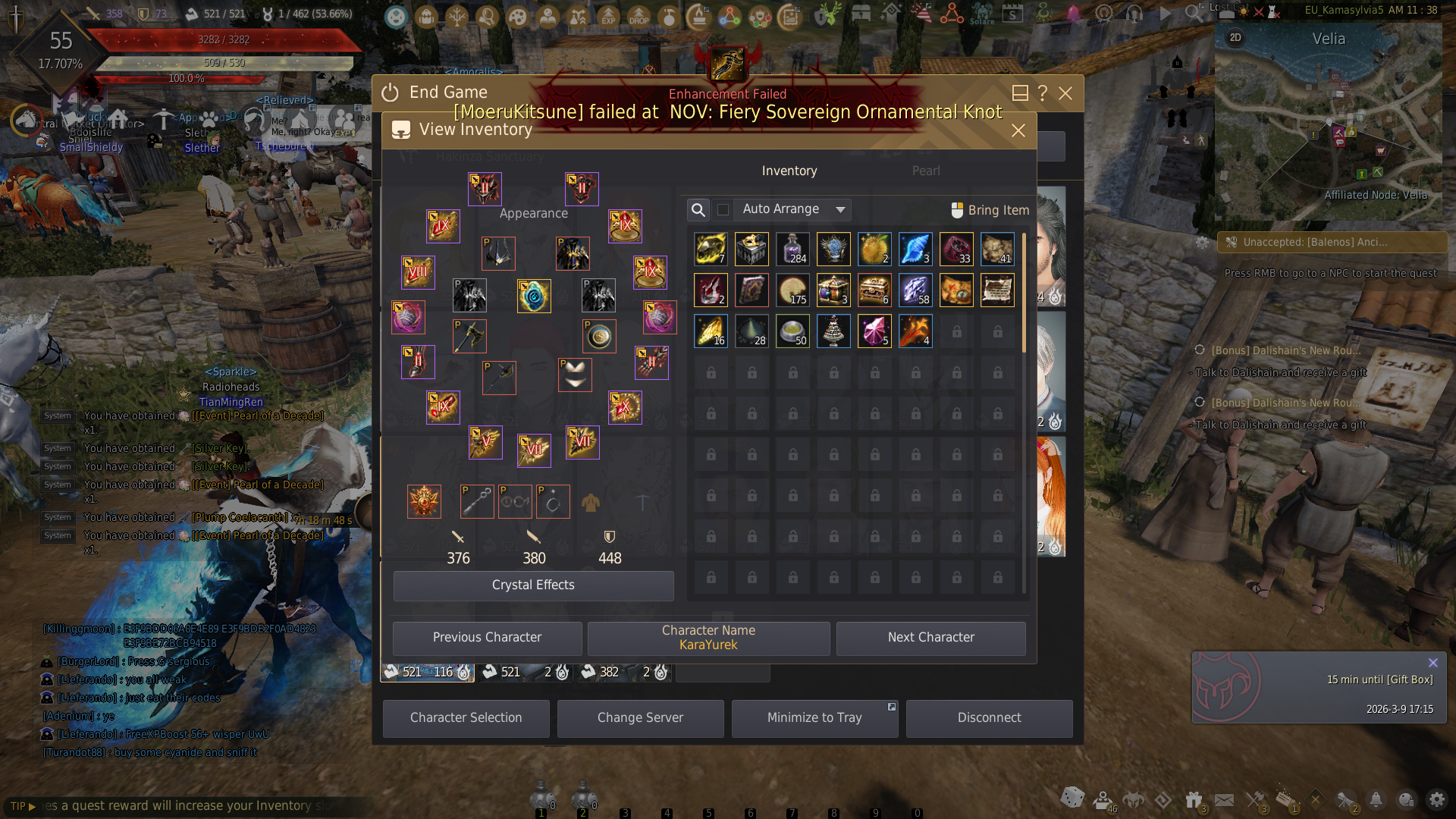Switch to the Pearl inventory tab

926,171
